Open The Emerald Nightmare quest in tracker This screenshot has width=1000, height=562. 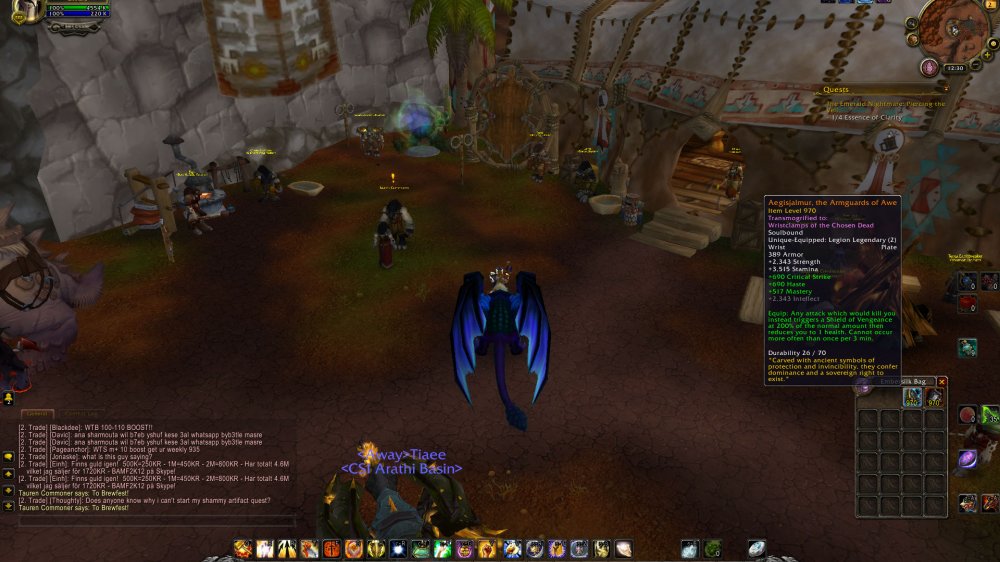coord(880,103)
